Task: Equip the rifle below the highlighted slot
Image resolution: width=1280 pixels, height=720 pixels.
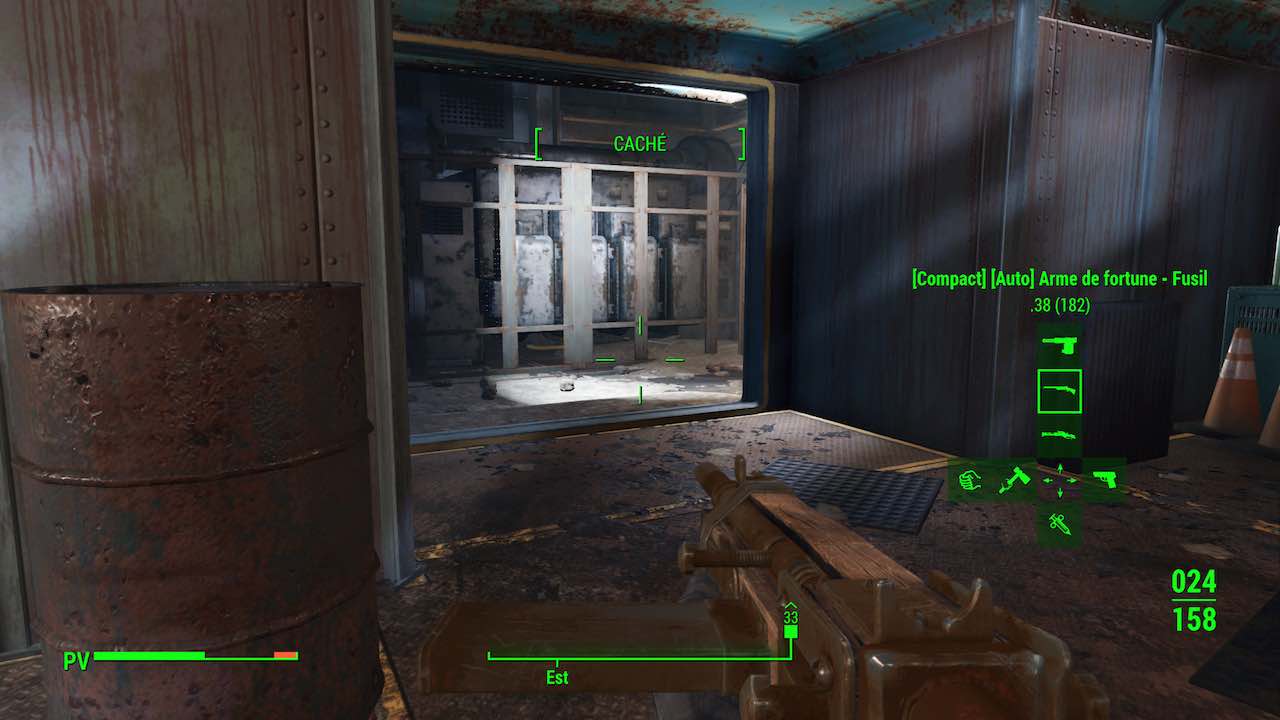Action: (x=1059, y=435)
